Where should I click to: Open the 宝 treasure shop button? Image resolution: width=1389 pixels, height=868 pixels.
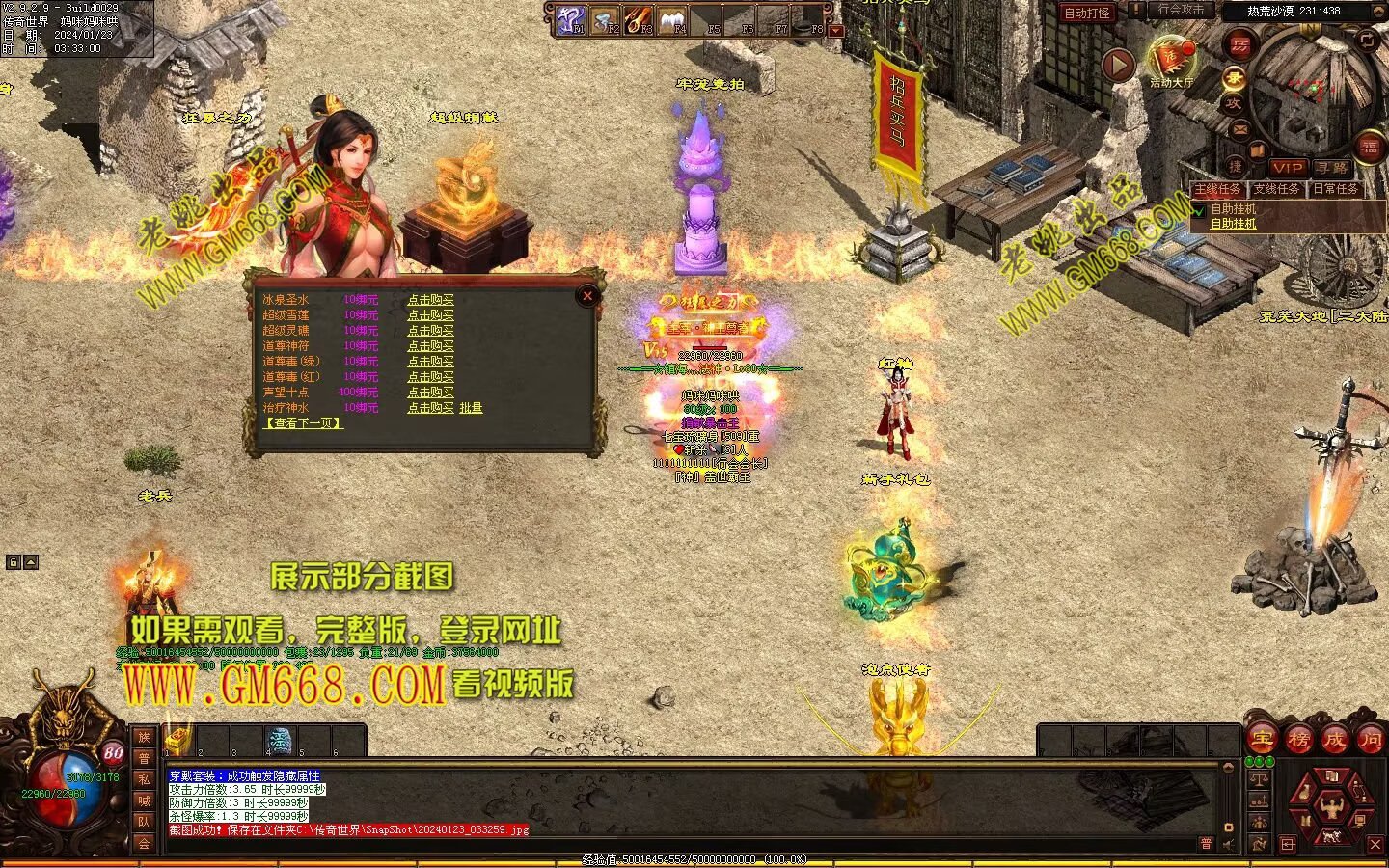[x=1262, y=740]
